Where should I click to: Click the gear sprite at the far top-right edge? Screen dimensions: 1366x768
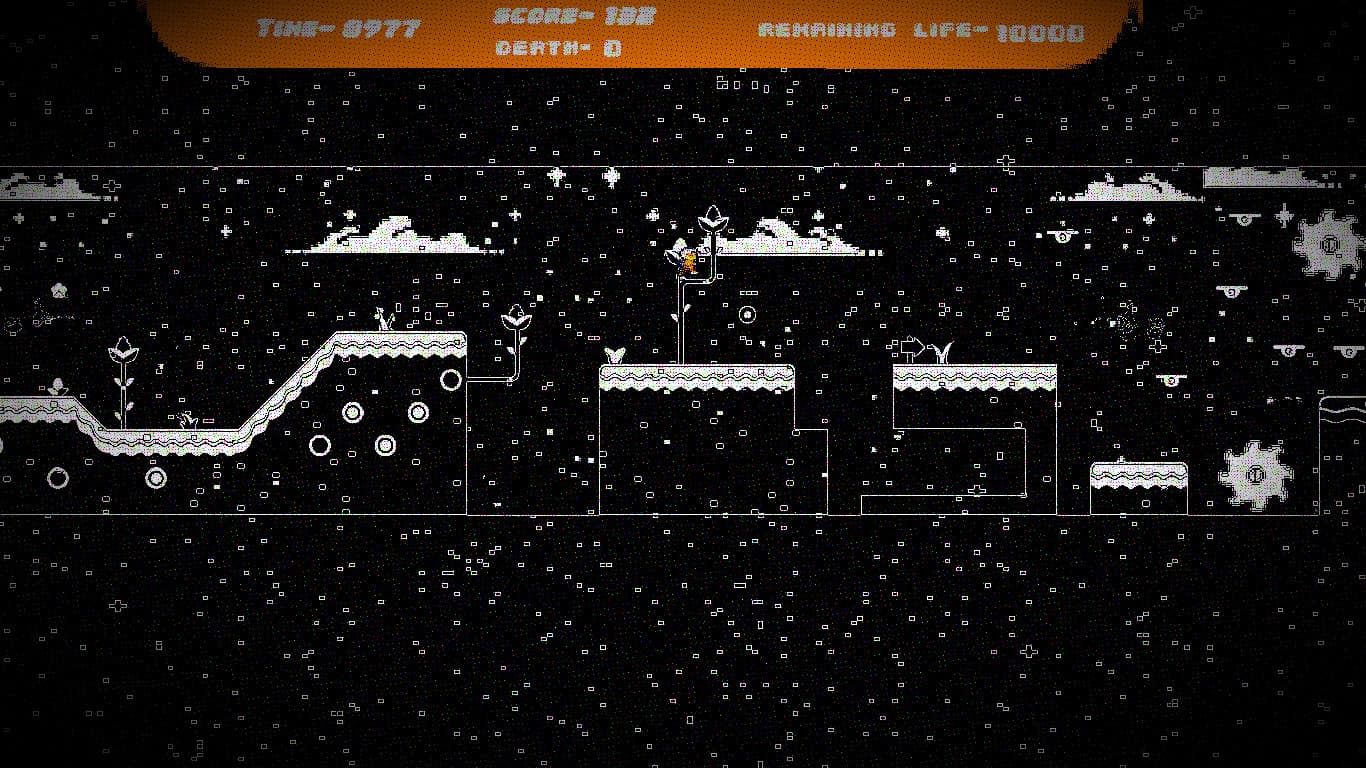coord(1328,243)
